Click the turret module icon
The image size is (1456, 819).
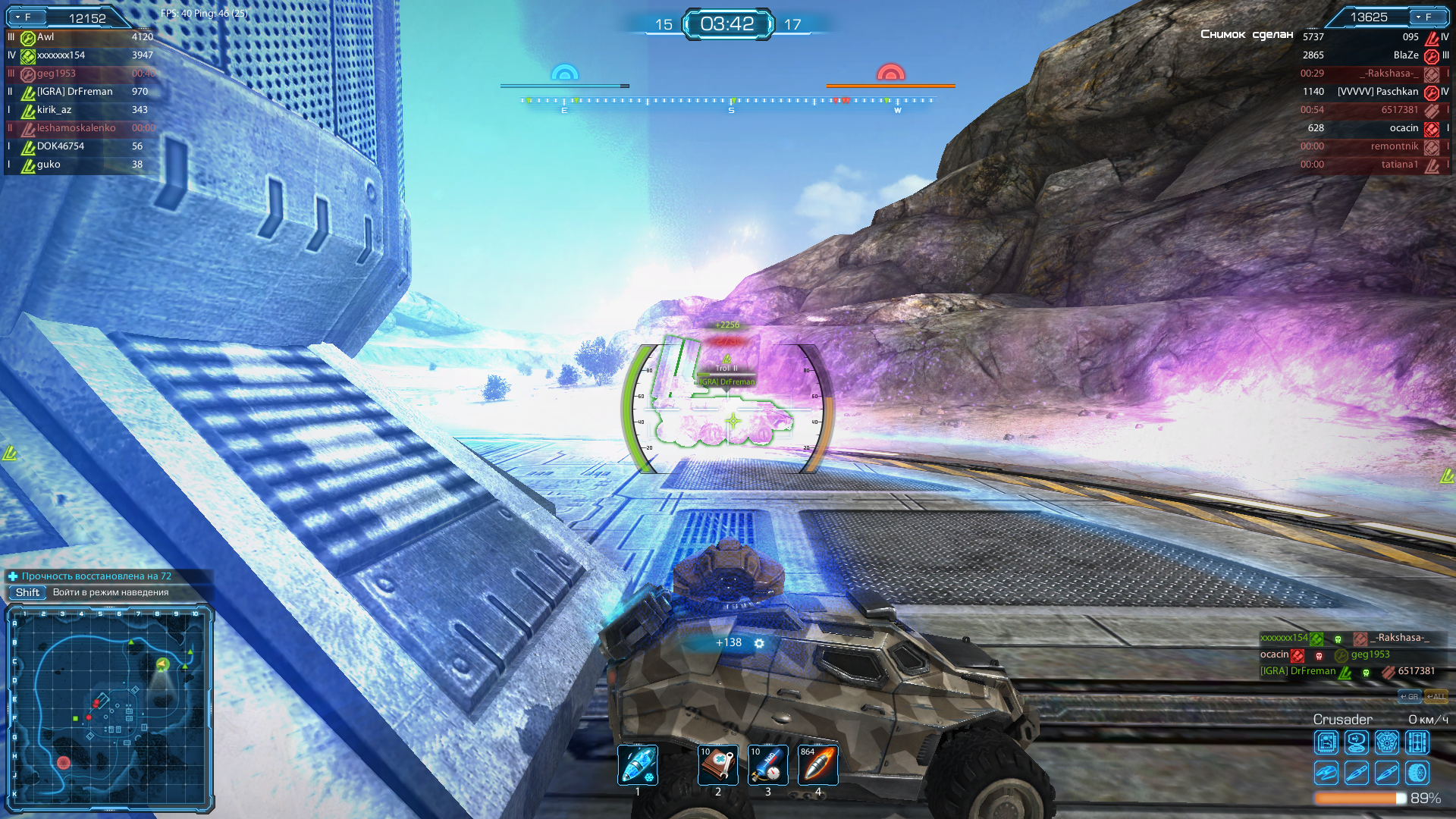[1326, 773]
